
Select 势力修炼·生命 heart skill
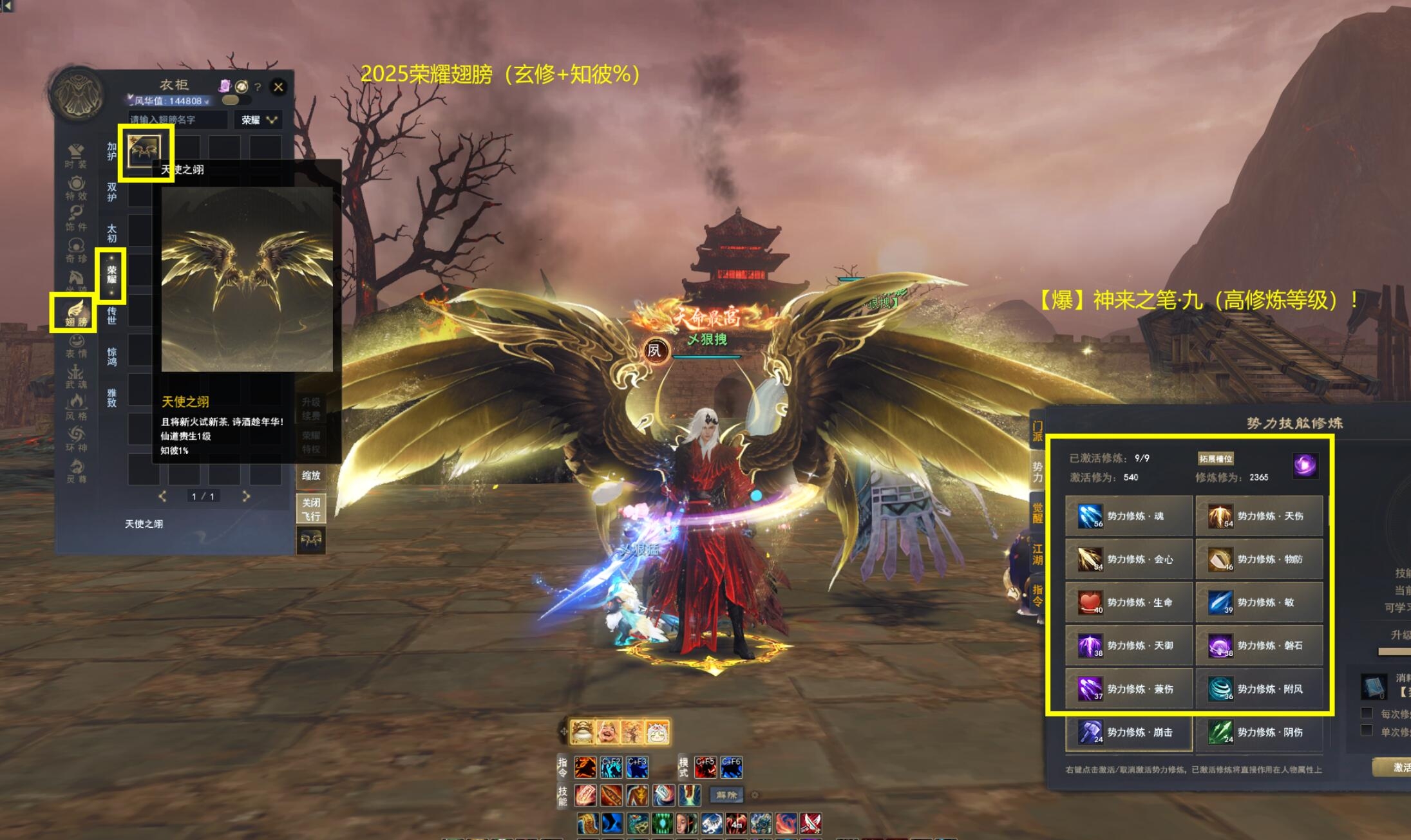point(1128,602)
